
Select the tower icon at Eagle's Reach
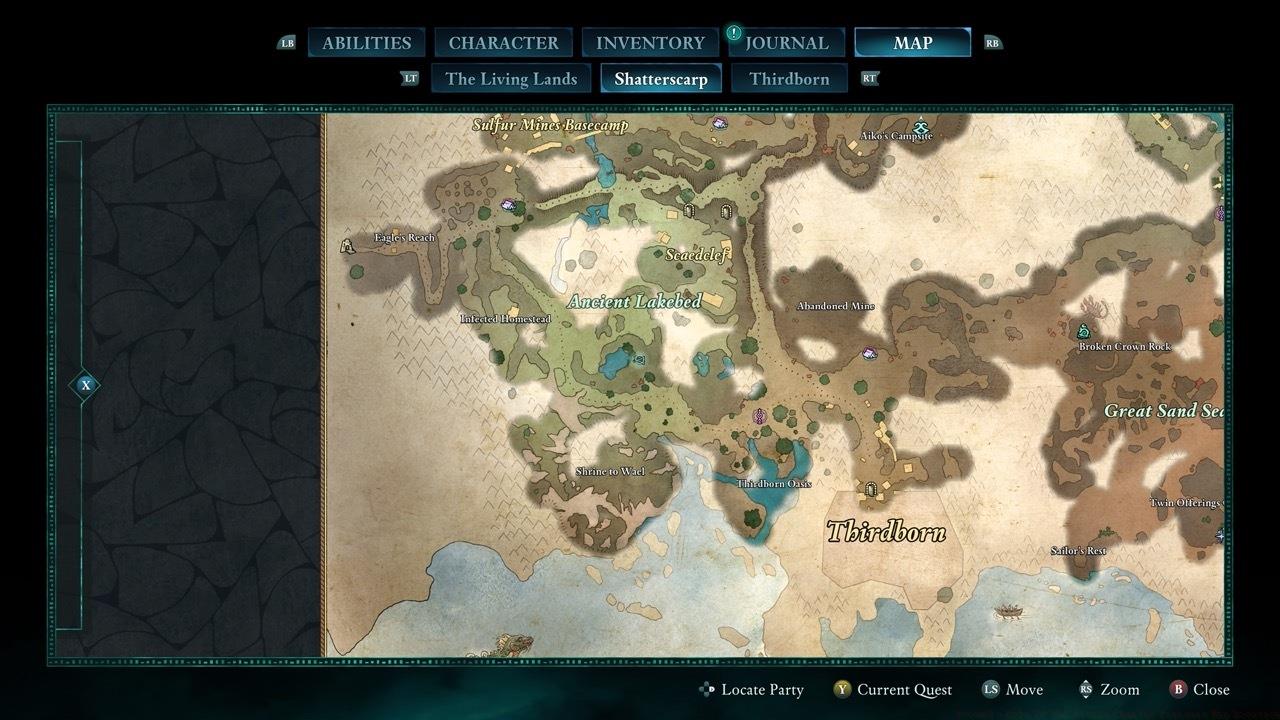tap(347, 246)
